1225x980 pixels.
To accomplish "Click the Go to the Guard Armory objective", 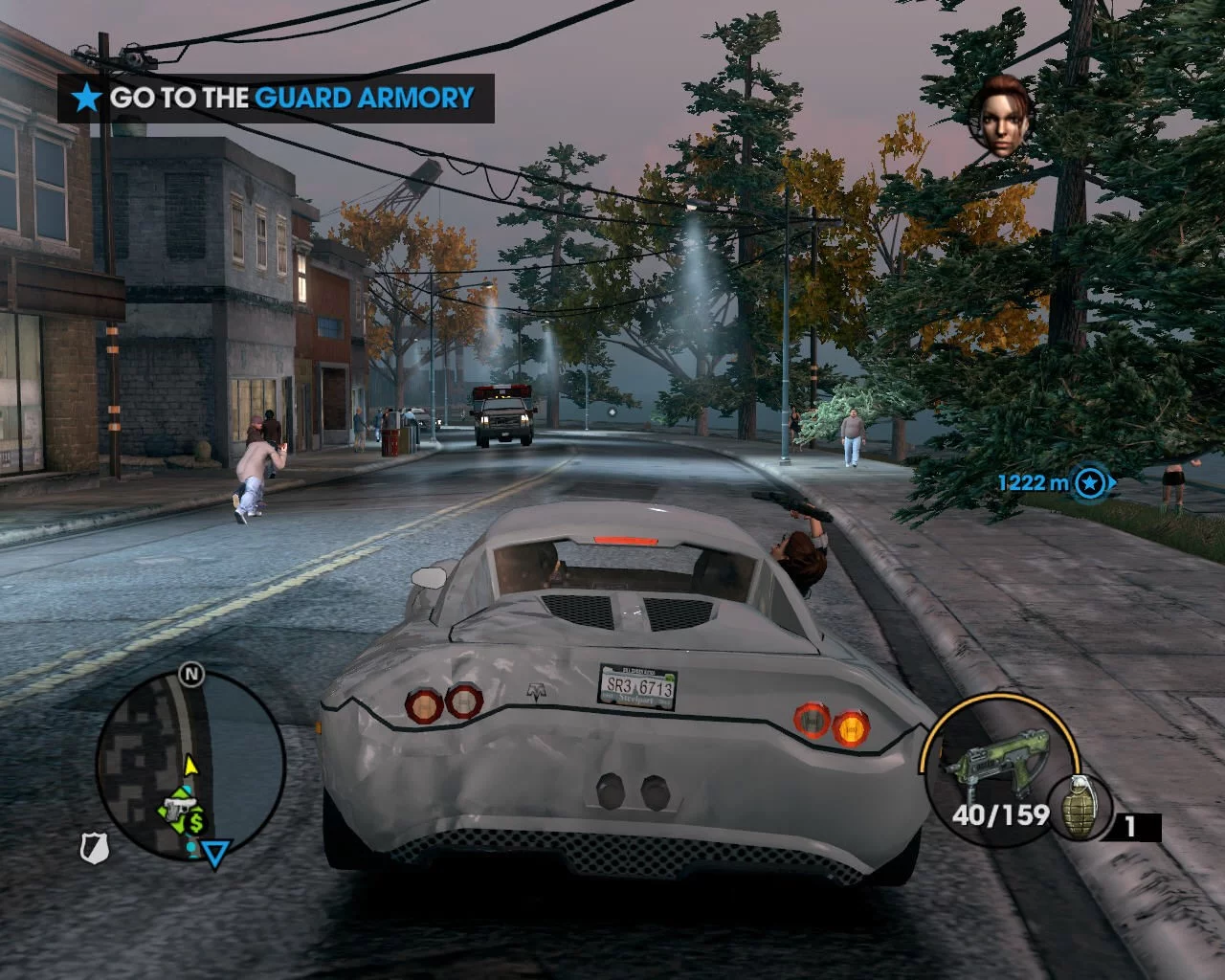I will [x=276, y=98].
